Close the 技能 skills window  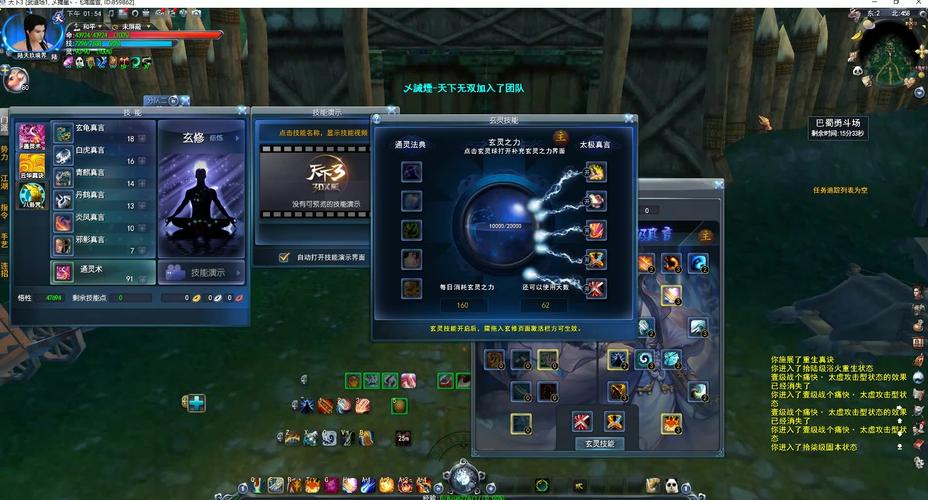[x=242, y=111]
